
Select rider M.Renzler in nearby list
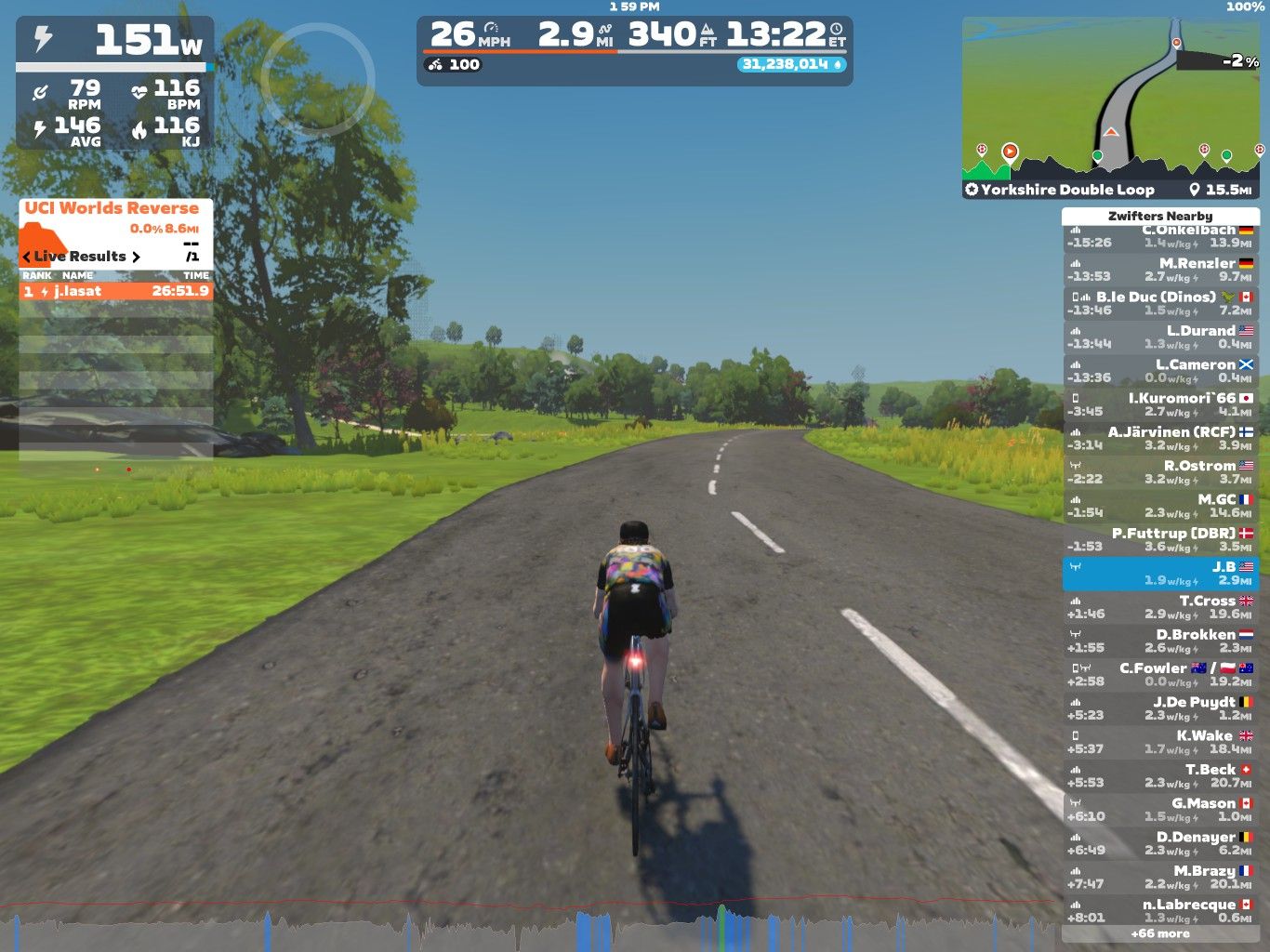1160,270
